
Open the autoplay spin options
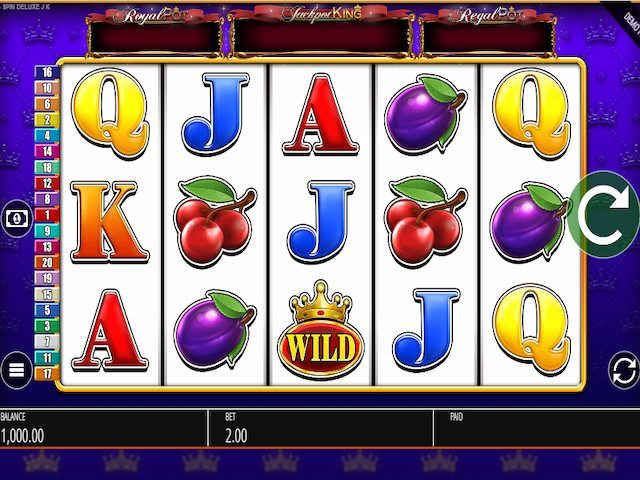622,371
